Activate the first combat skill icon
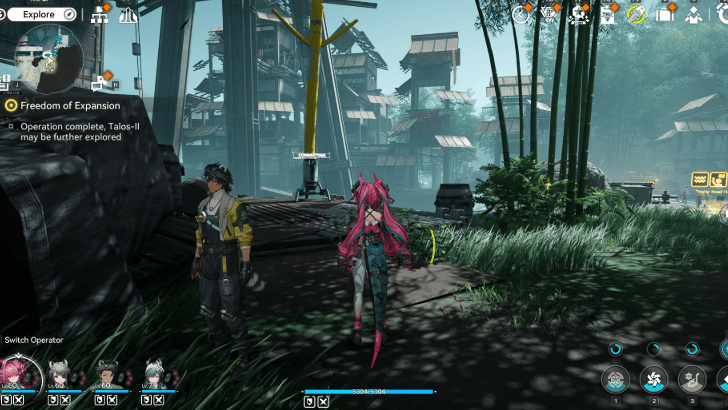The width and height of the screenshot is (728, 410). coord(616,379)
